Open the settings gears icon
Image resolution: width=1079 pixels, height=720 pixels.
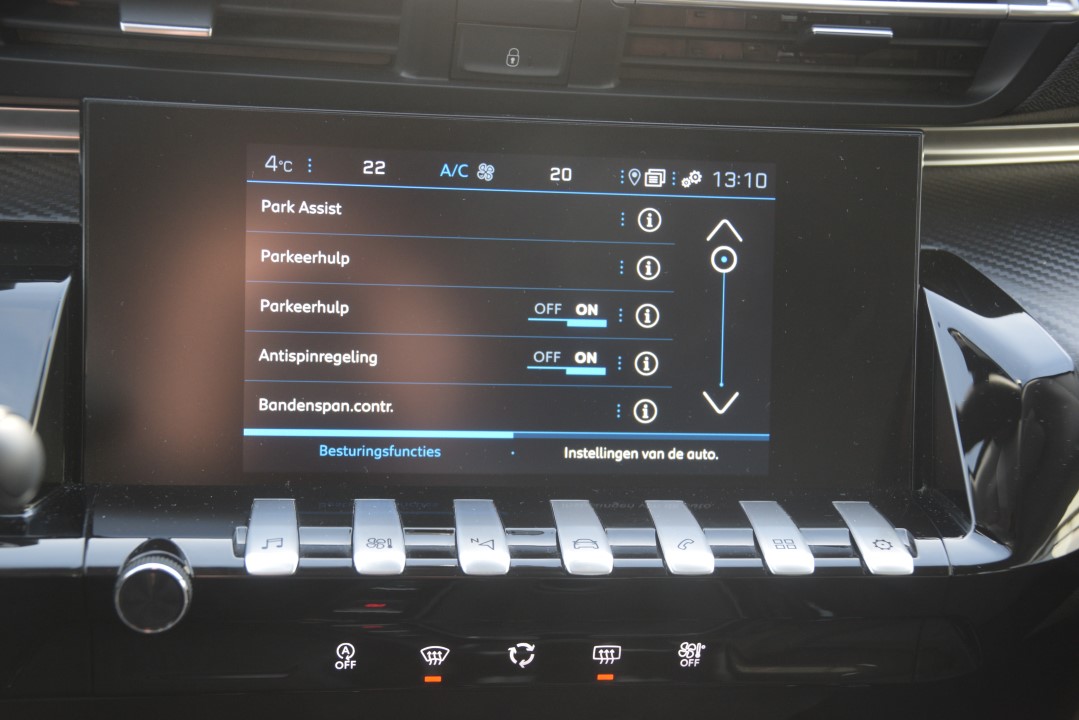(691, 179)
